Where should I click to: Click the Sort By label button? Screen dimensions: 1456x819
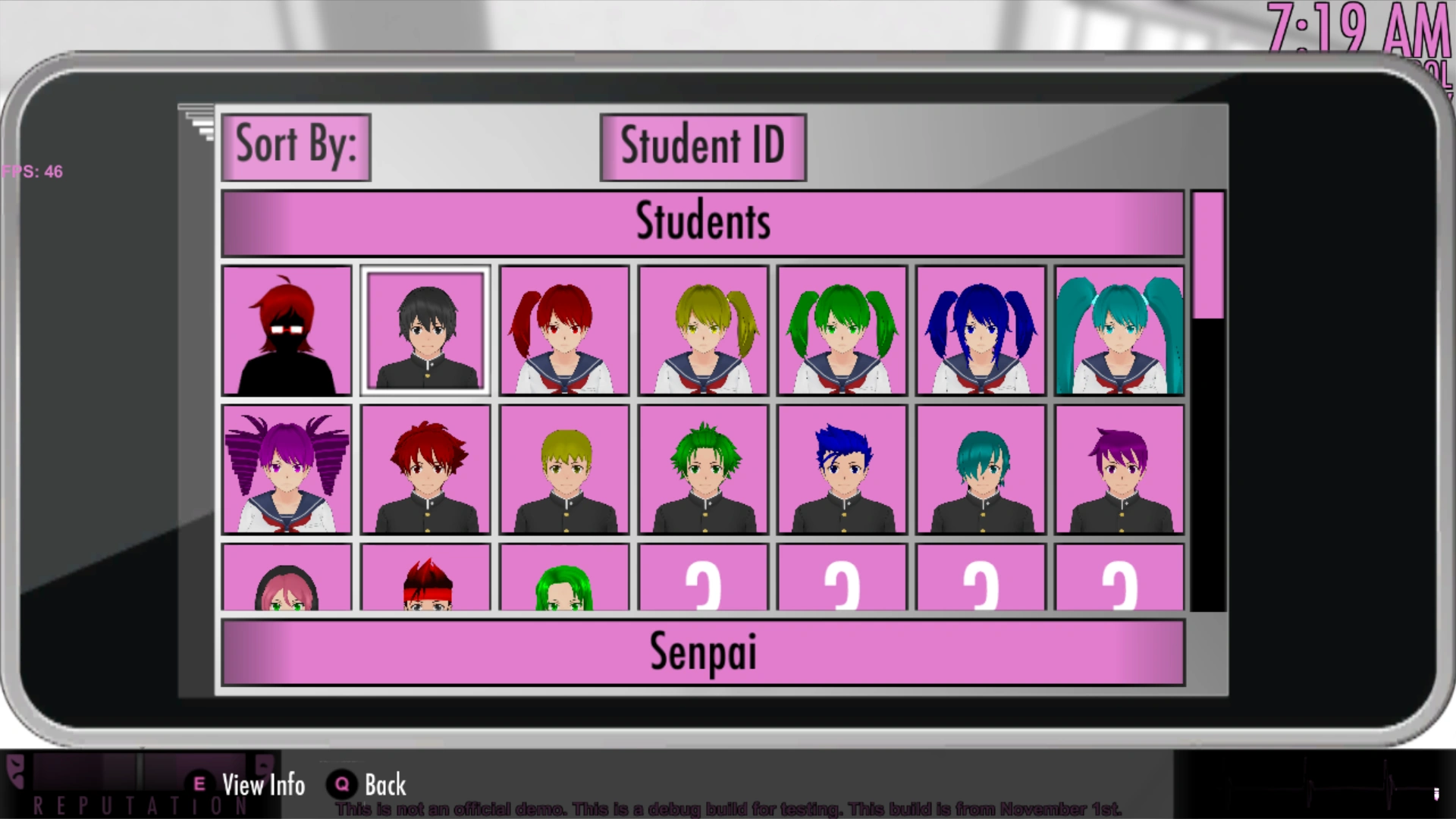(x=296, y=147)
